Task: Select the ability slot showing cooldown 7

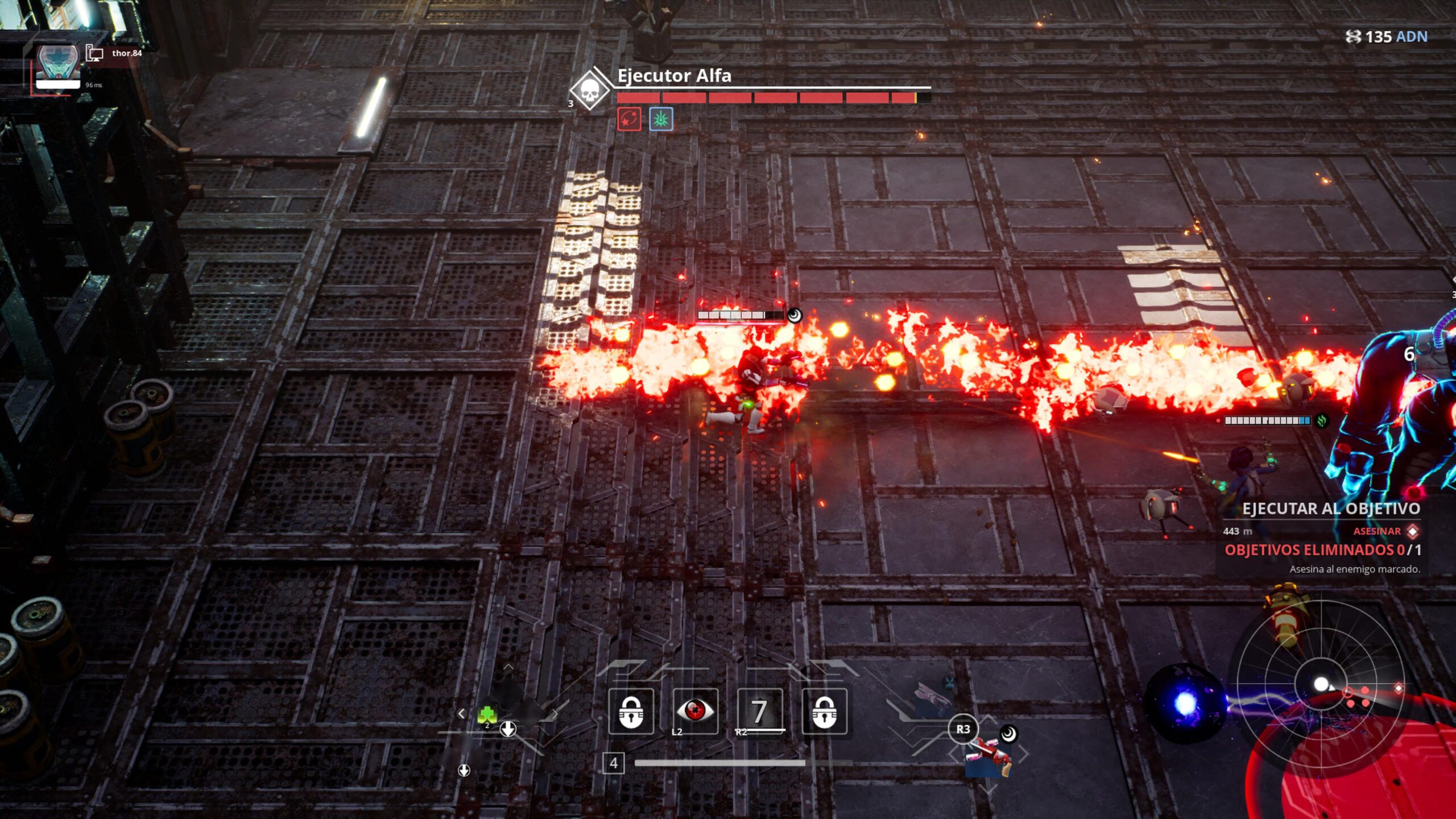Action: tap(759, 710)
